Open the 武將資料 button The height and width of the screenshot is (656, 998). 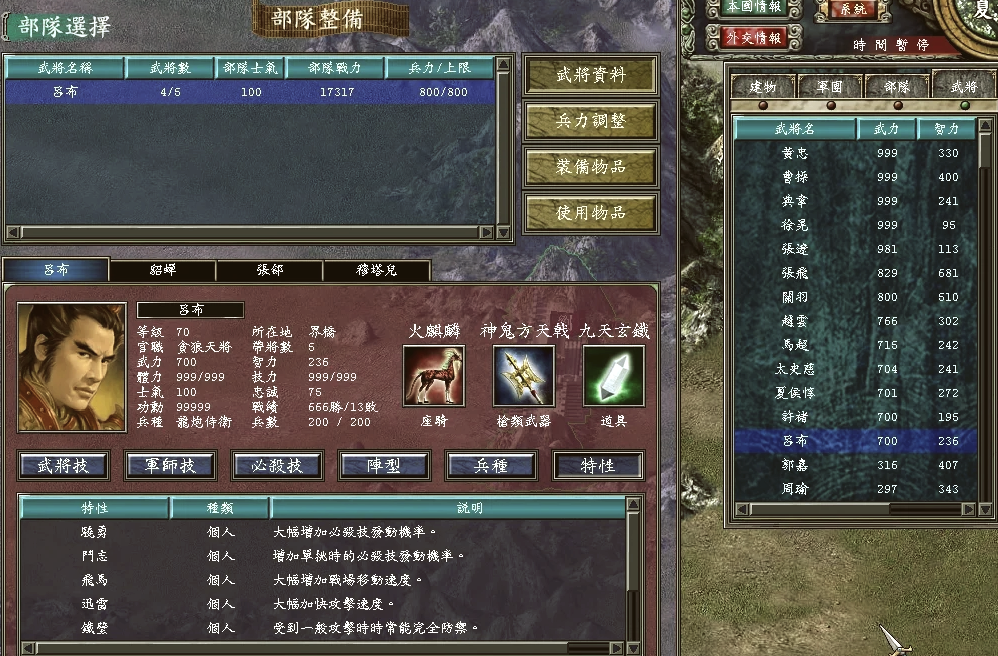(x=590, y=76)
